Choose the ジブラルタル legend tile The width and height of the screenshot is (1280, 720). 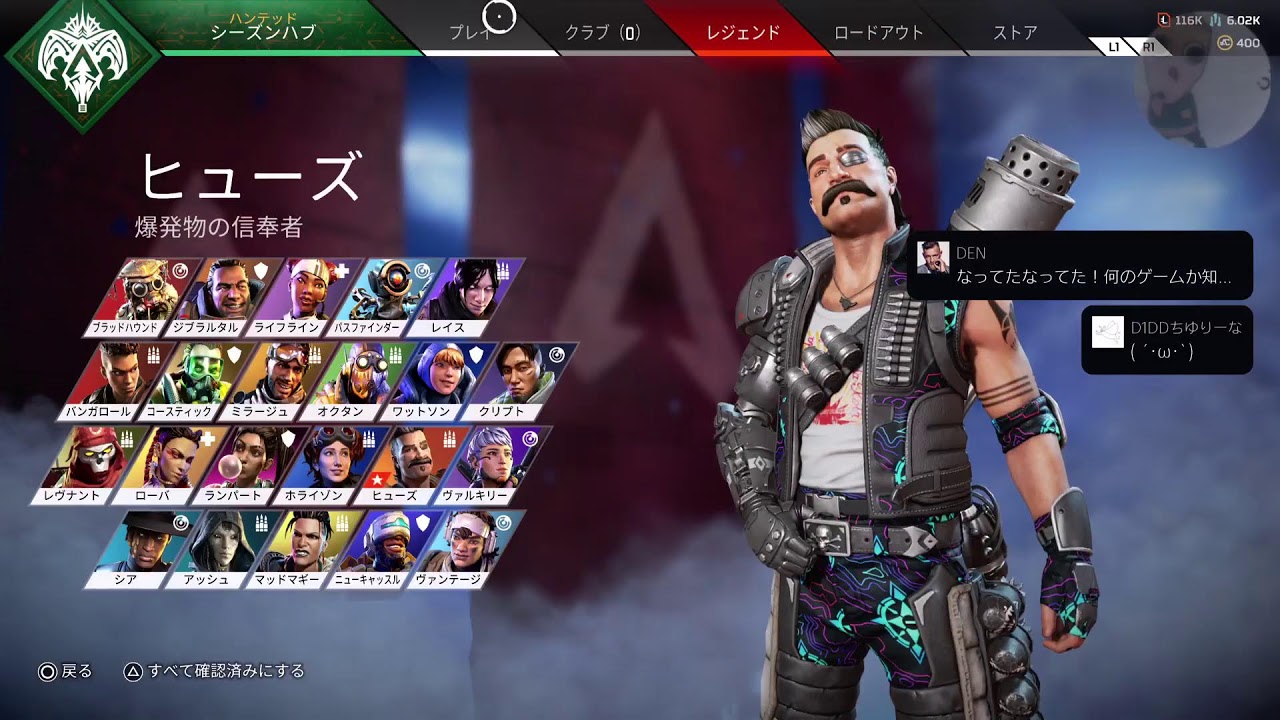222,295
